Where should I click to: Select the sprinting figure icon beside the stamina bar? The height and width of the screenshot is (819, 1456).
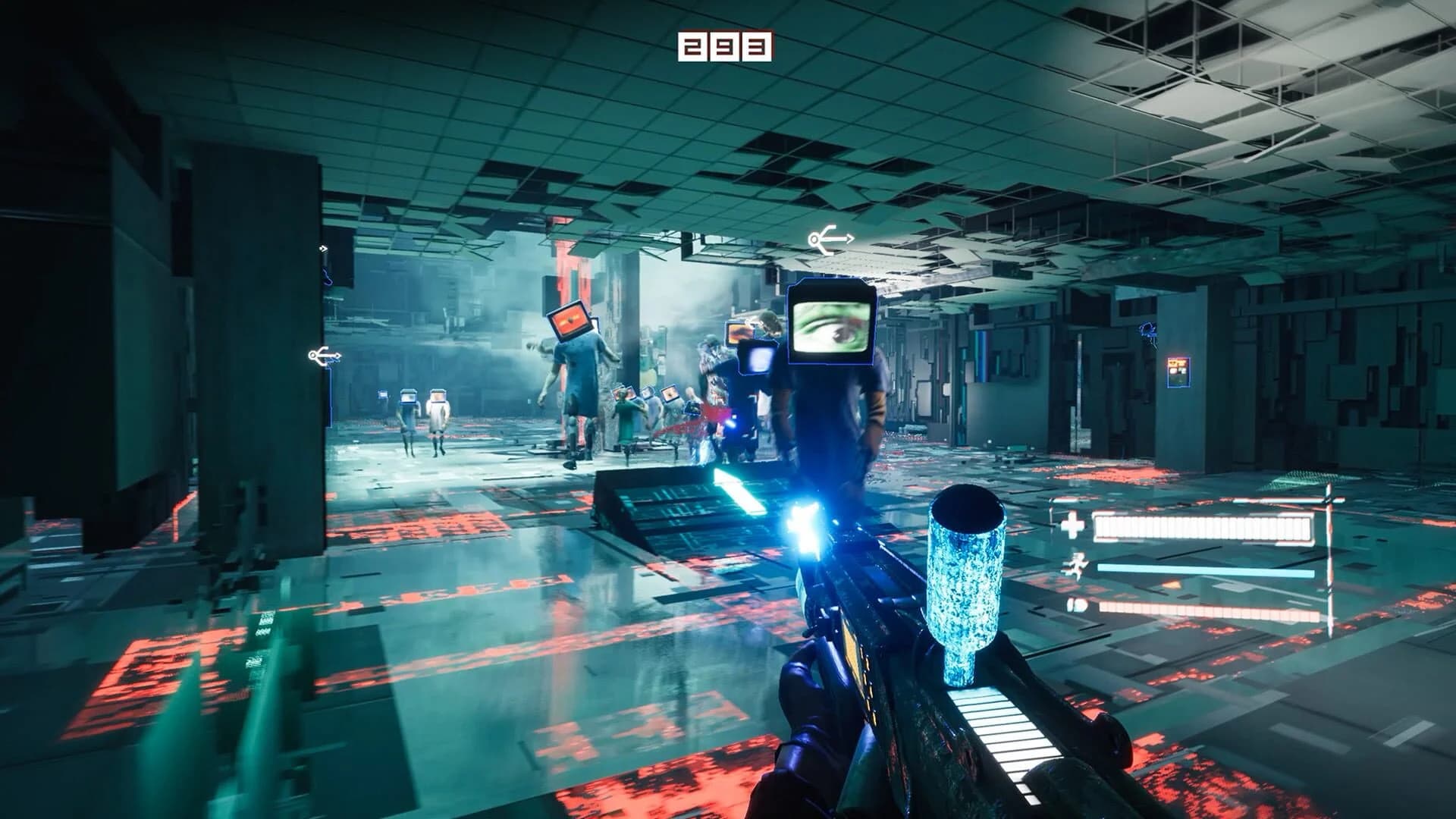pos(1077,567)
